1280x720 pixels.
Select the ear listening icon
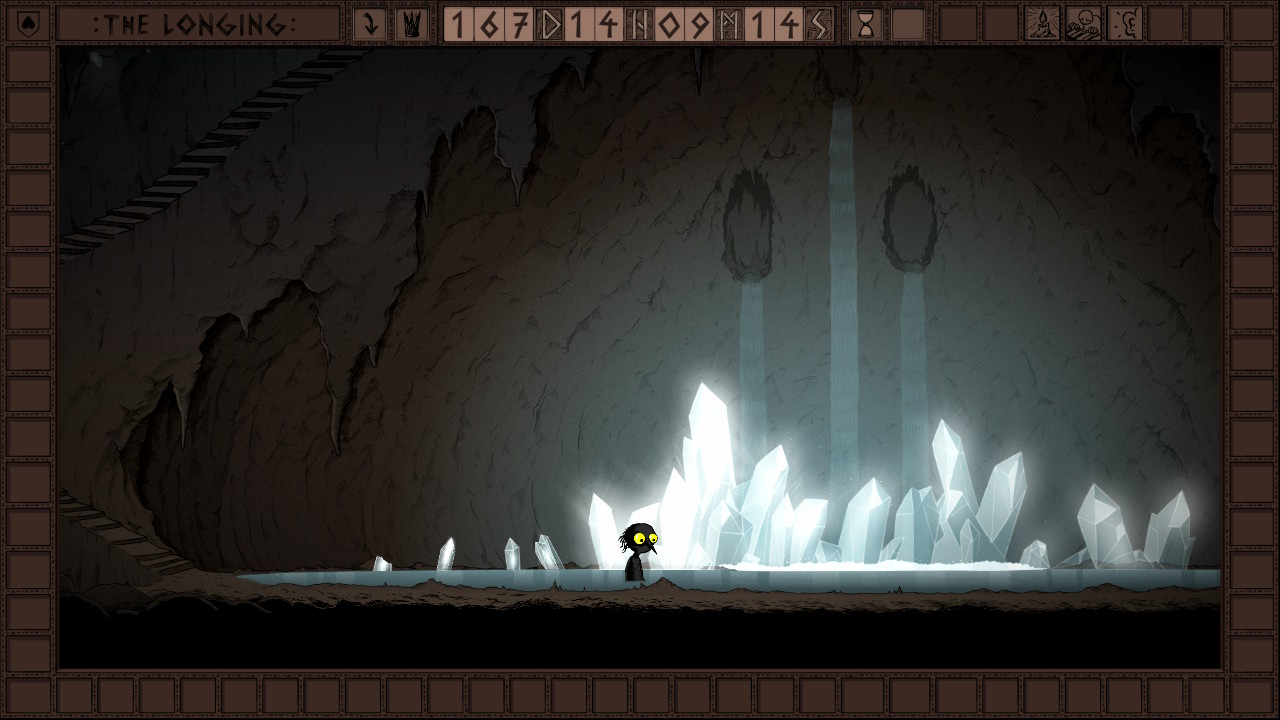pyautogui.click(x=1125, y=24)
